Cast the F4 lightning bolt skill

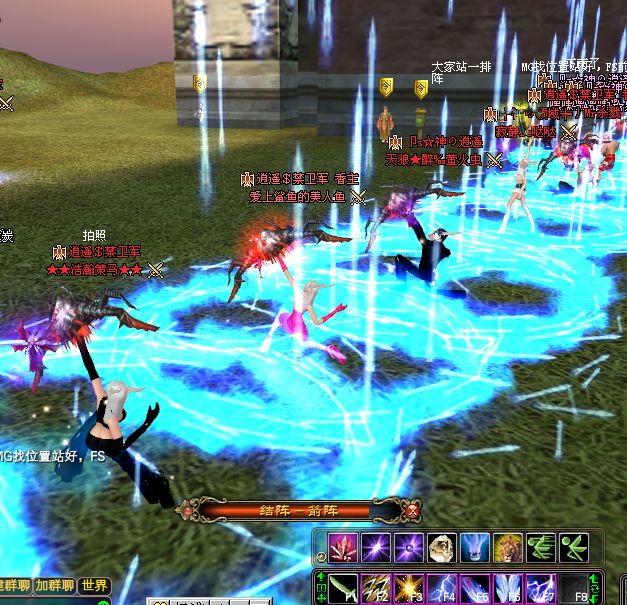tap(442, 587)
